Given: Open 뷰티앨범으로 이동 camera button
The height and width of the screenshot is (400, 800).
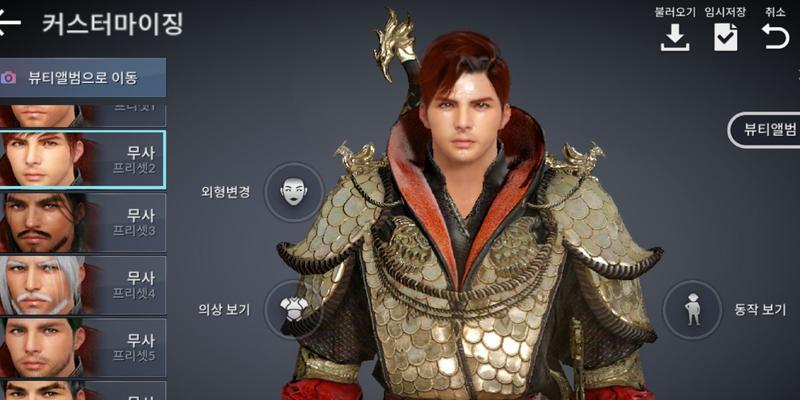Looking at the screenshot, I should click(x=82, y=77).
